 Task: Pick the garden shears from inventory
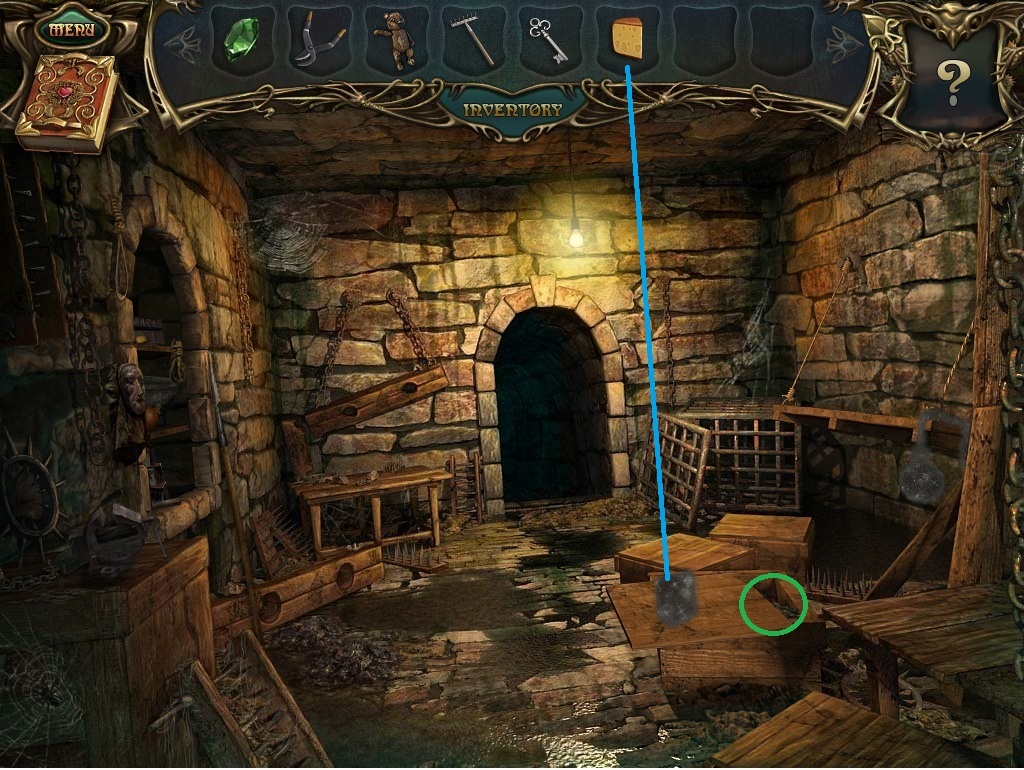317,41
